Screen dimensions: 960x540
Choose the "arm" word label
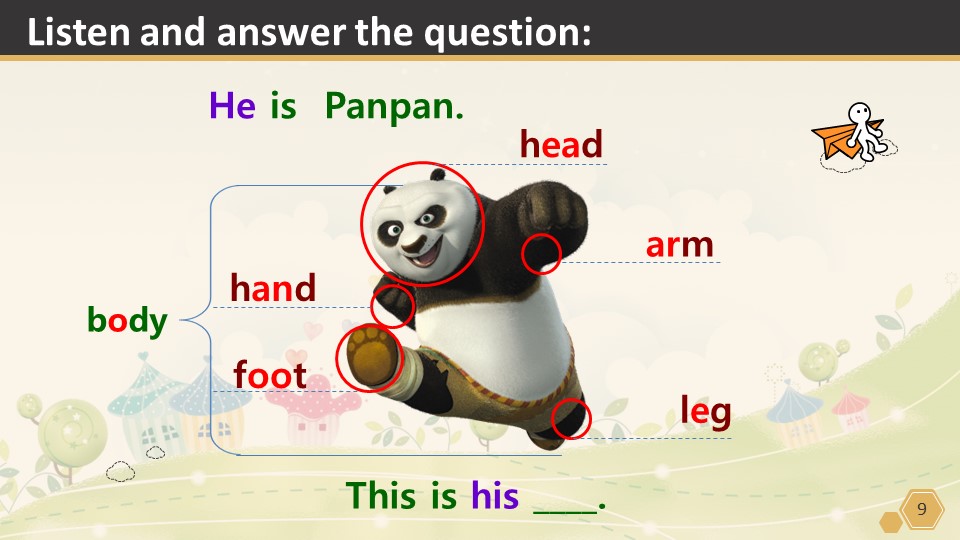pyautogui.click(x=679, y=244)
